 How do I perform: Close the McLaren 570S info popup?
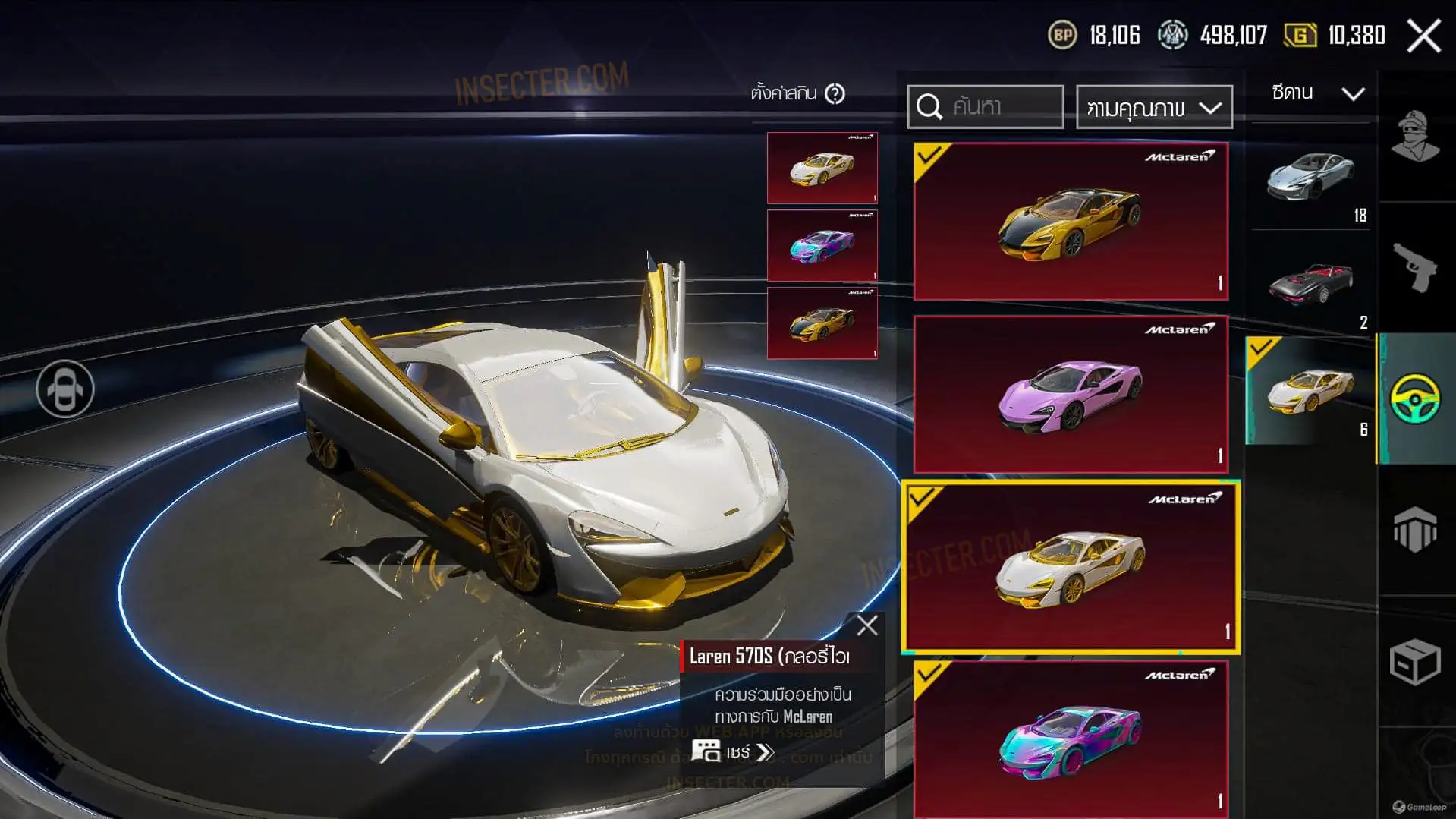tap(866, 625)
